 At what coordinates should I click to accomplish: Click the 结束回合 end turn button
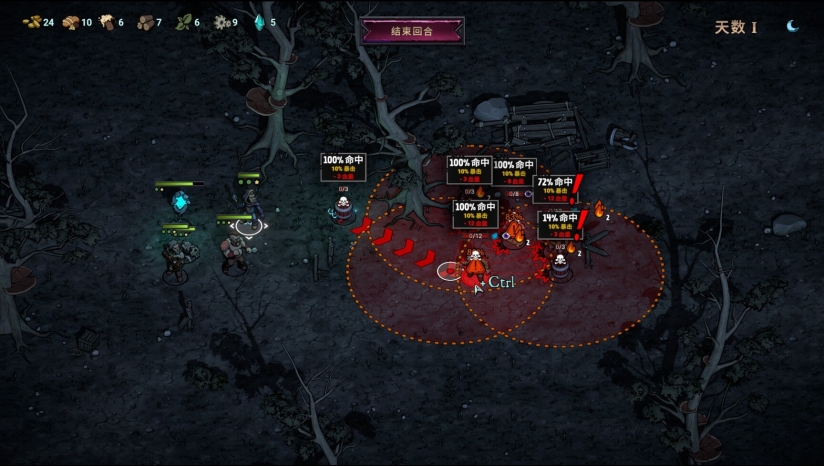coord(412,31)
